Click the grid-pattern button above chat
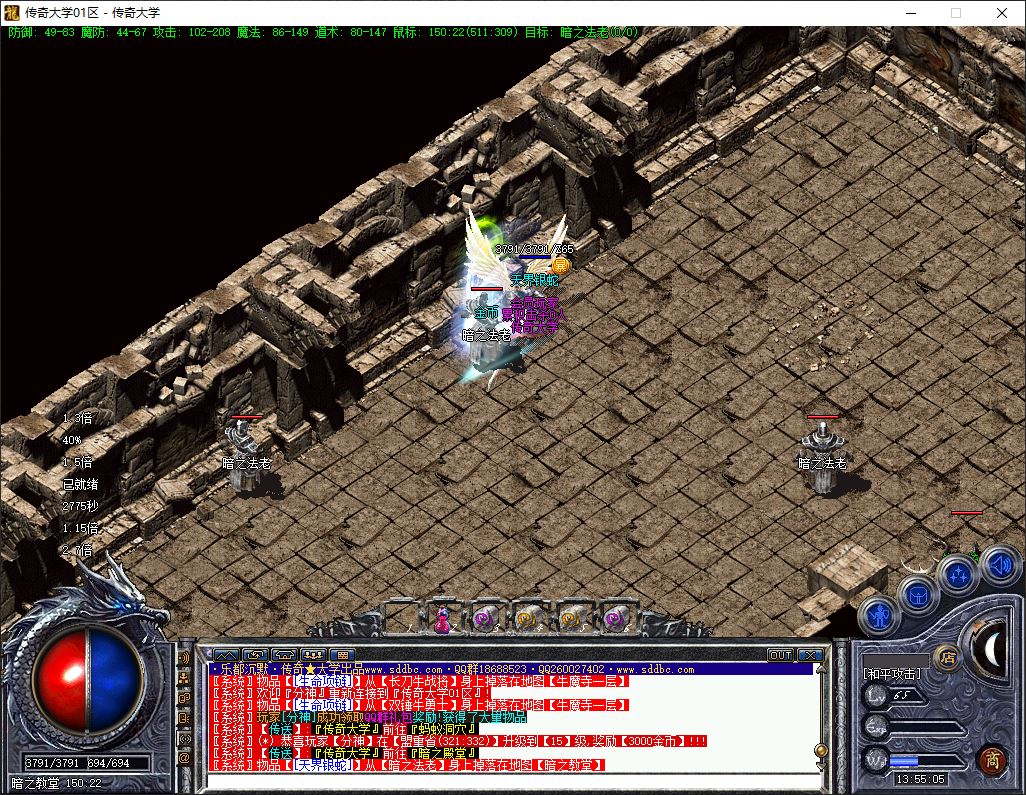This screenshot has height=795, width=1026. (x=342, y=655)
